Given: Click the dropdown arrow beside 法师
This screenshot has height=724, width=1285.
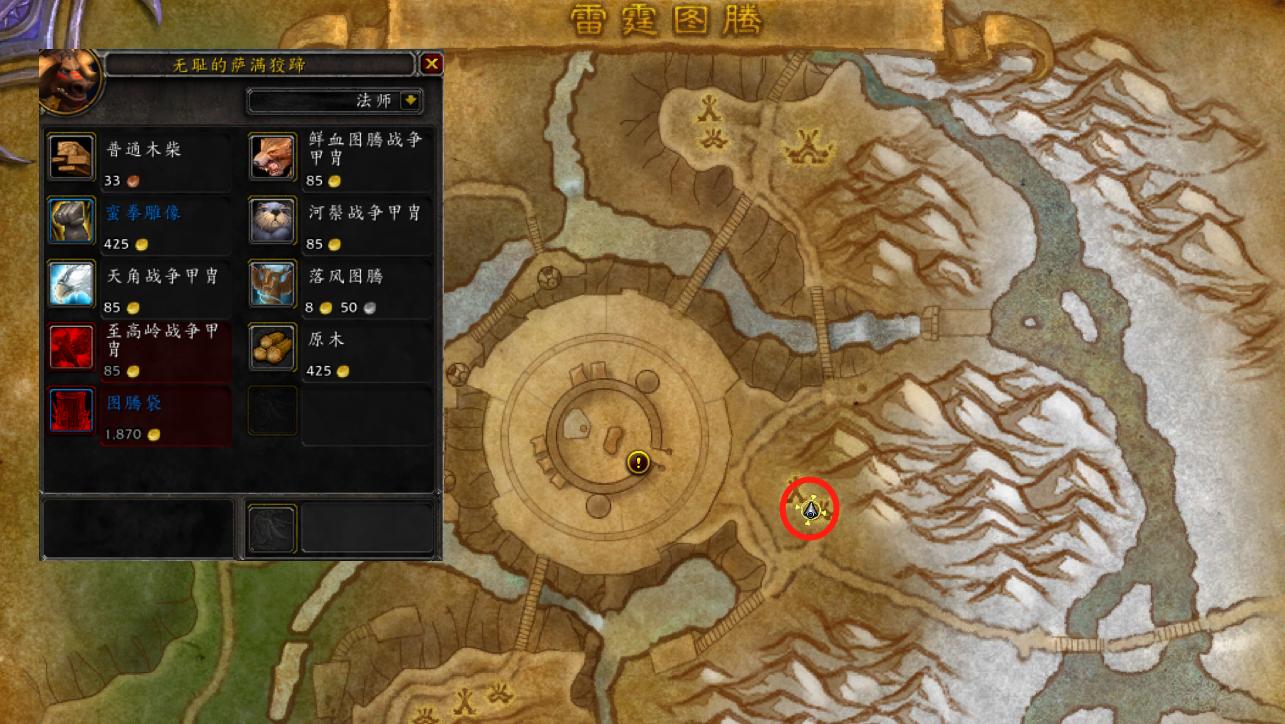Looking at the screenshot, I should pos(410,101).
